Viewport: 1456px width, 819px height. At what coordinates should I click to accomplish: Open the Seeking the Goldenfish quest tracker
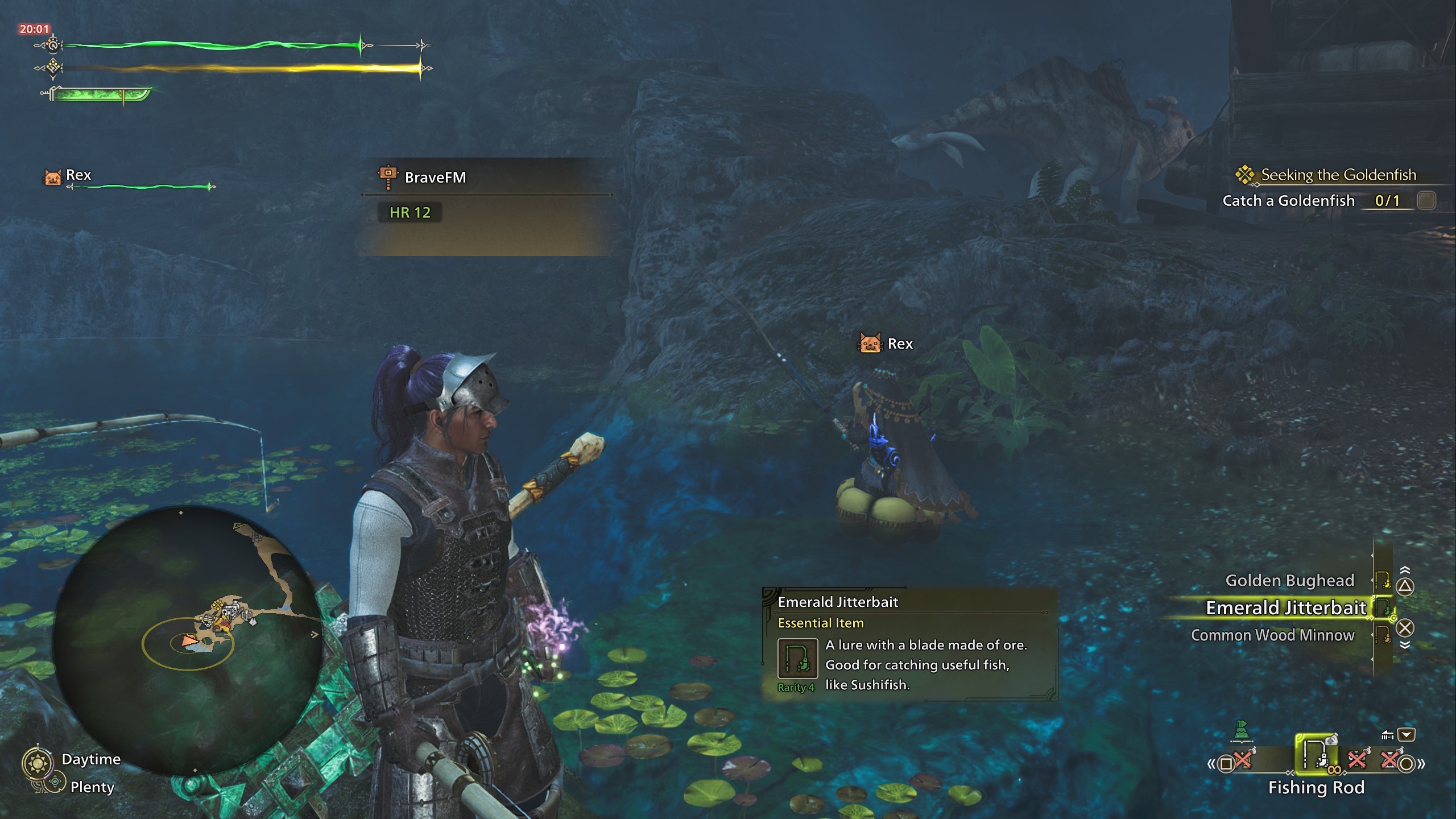point(1338,175)
